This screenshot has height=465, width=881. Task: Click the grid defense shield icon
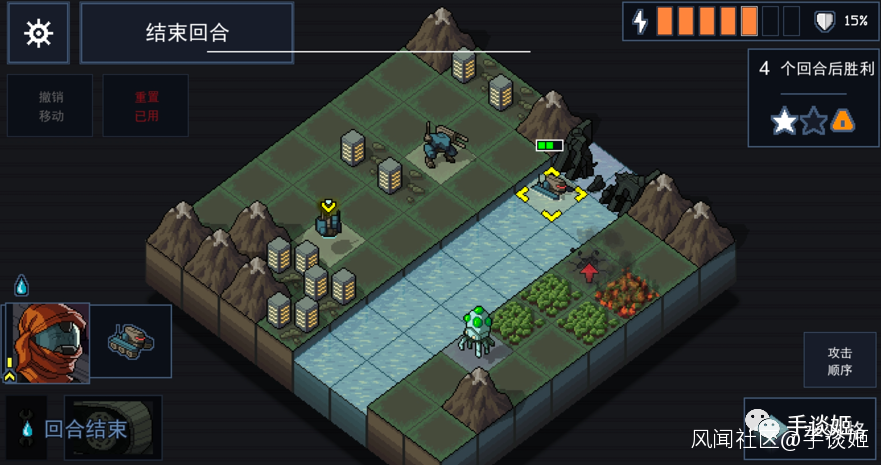click(x=825, y=21)
